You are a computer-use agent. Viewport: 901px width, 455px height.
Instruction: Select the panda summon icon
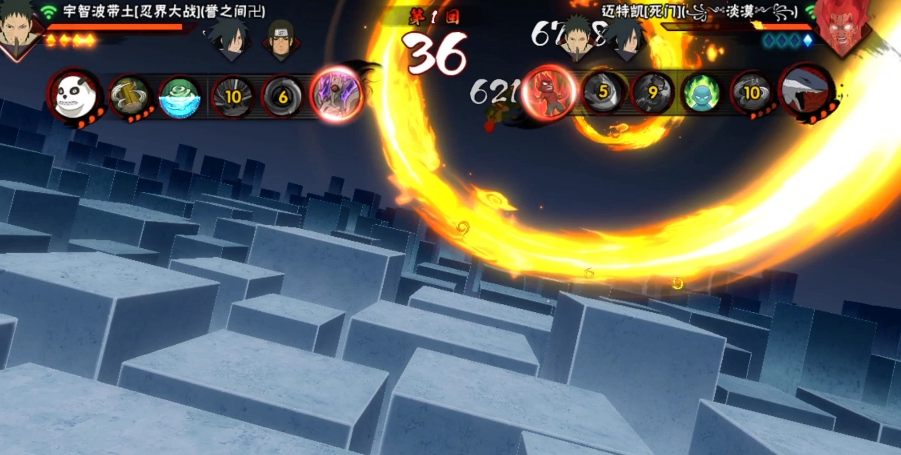(x=72, y=96)
